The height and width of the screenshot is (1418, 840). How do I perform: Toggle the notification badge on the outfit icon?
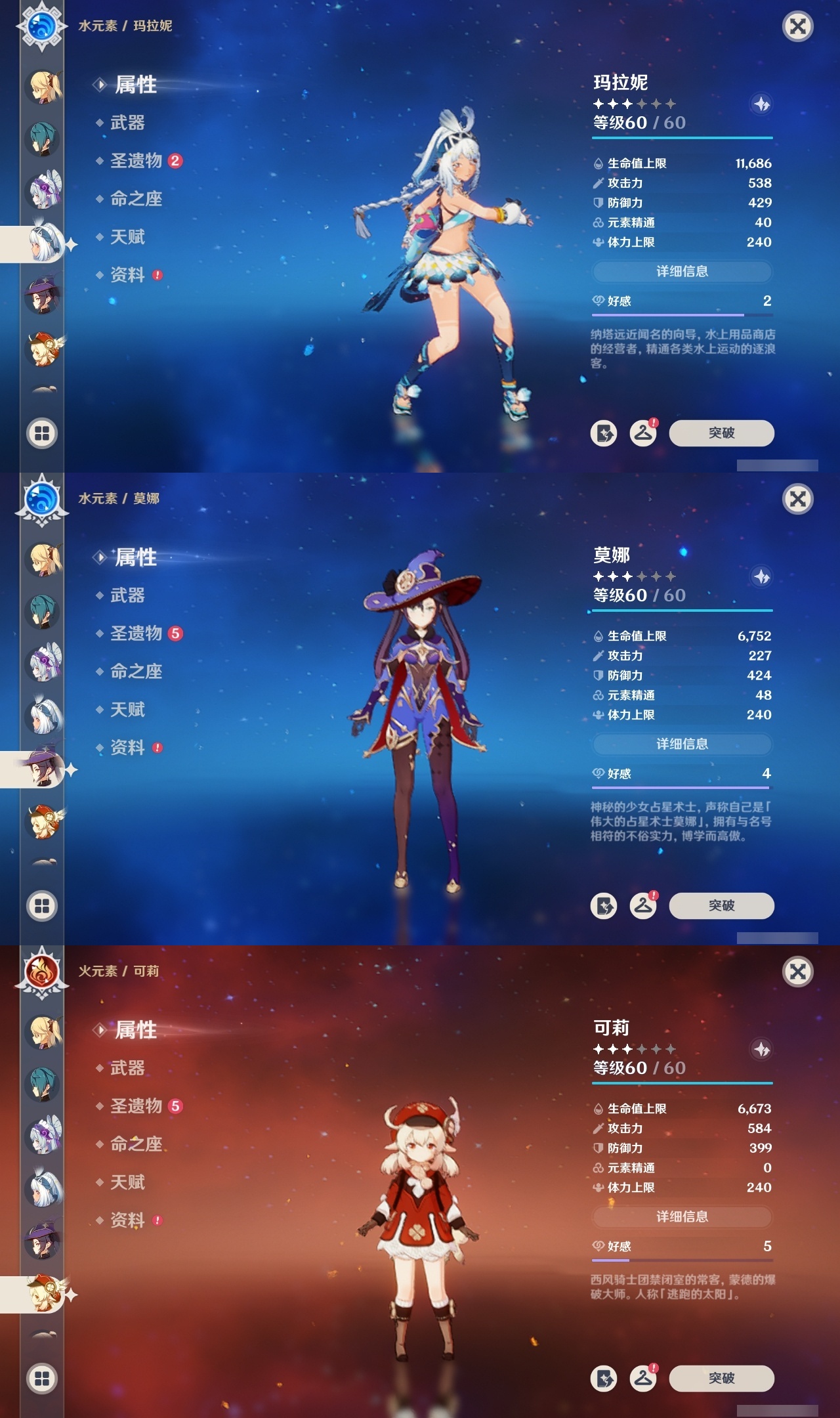(654, 423)
